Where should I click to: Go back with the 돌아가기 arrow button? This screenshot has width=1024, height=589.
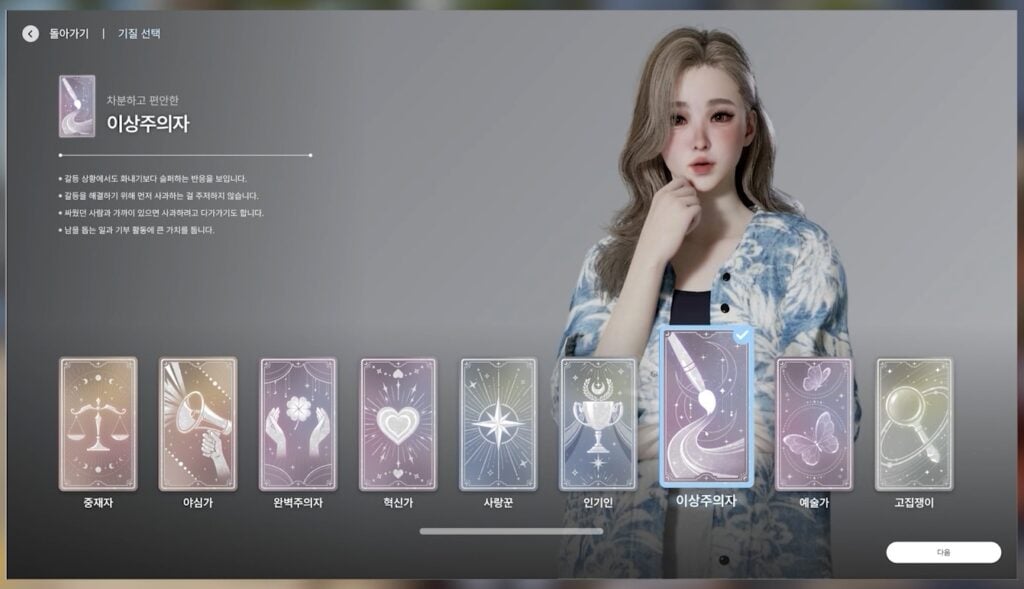point(31,34)
